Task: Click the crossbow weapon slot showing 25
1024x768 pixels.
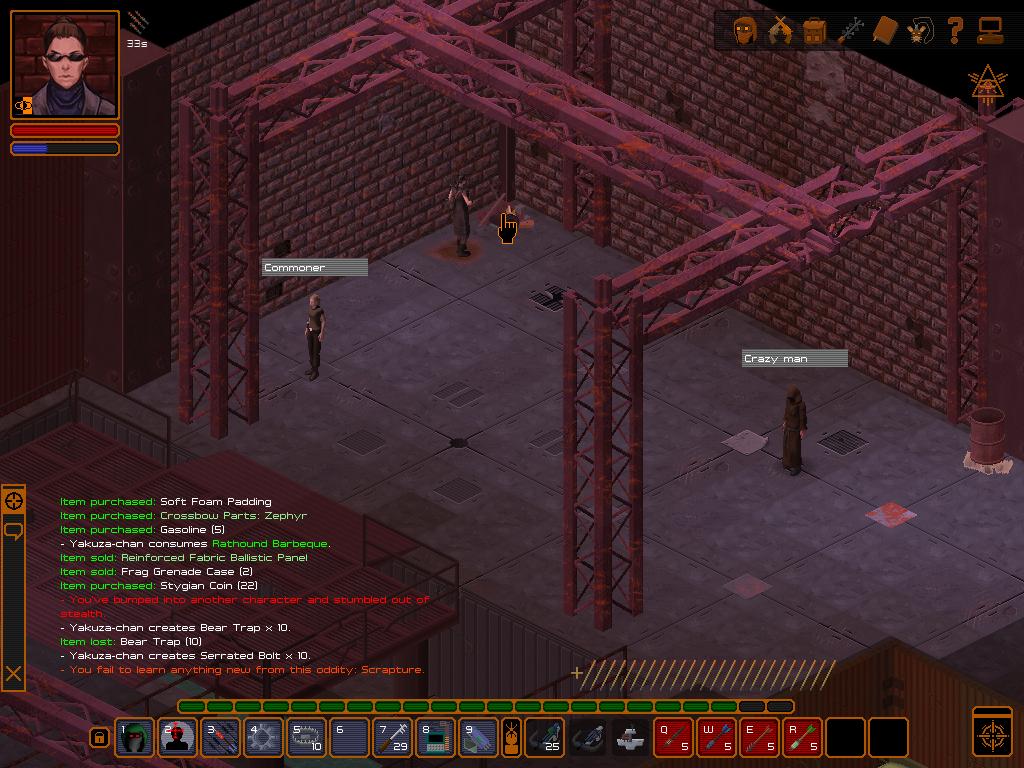Action: pyautogui.click(x=545, y=738)
